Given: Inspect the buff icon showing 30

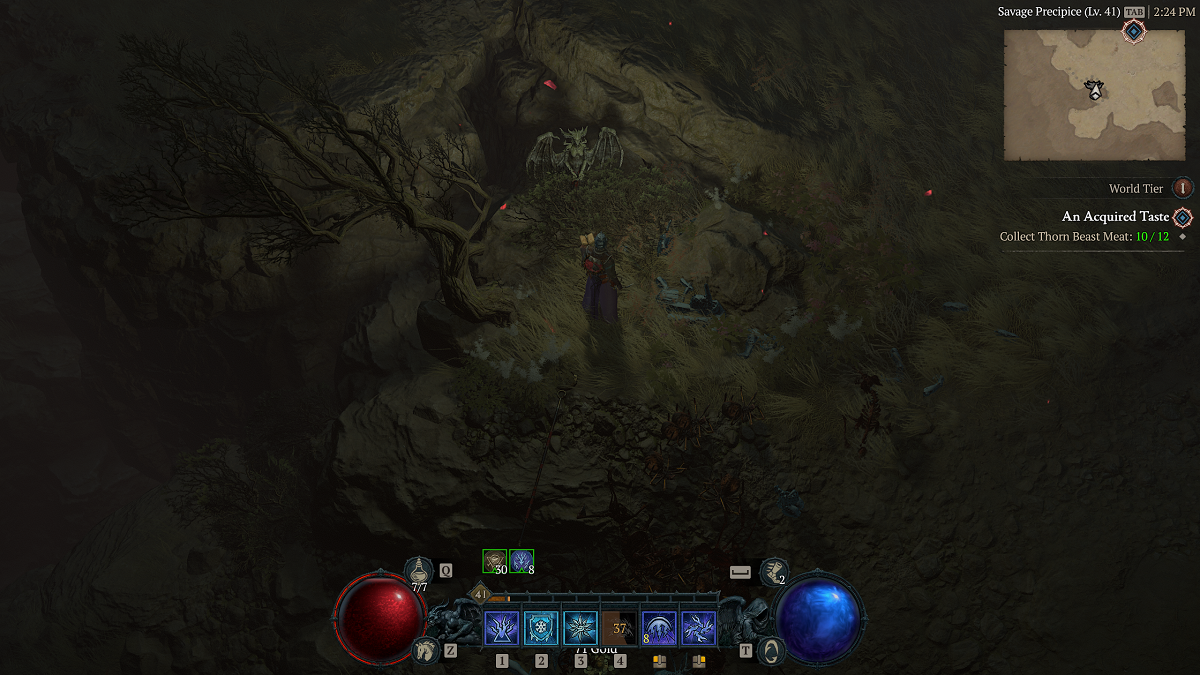Looking at the screenshot, I should [495, 561].
